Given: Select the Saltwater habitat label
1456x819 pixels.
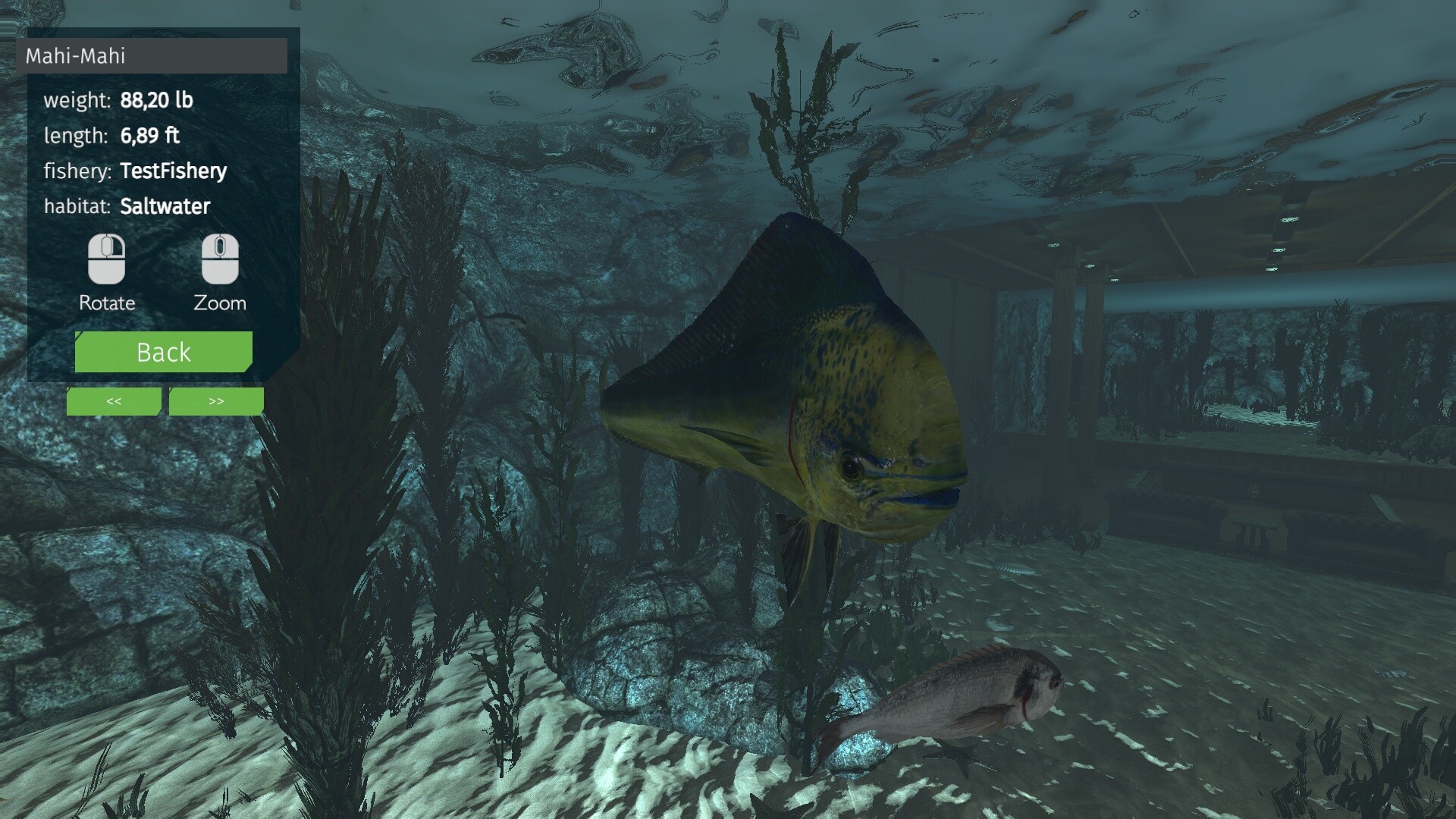Looking at the screenshot, I should tap(165, 206).
